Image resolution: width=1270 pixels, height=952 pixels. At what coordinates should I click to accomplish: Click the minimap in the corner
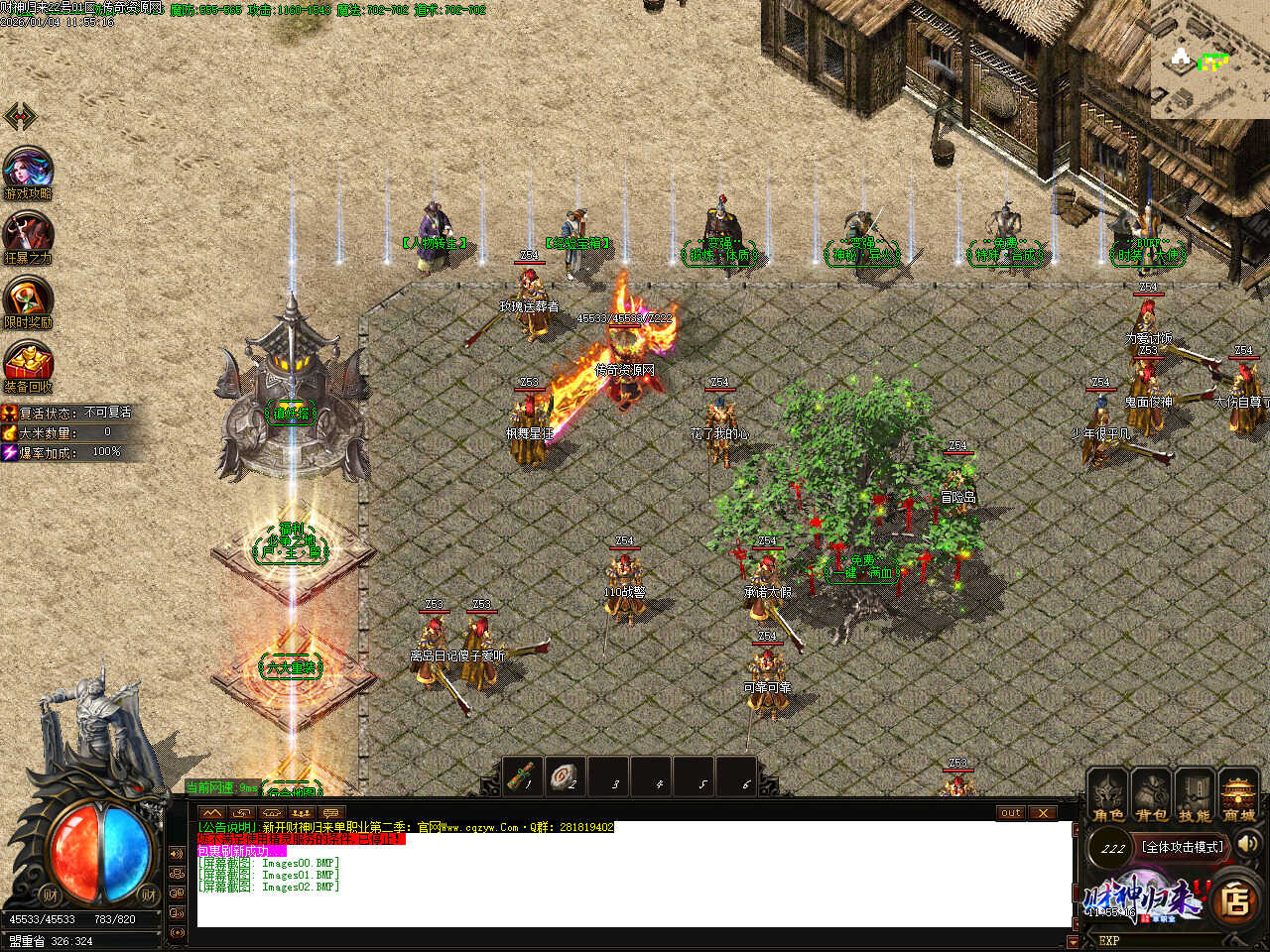1209,59
